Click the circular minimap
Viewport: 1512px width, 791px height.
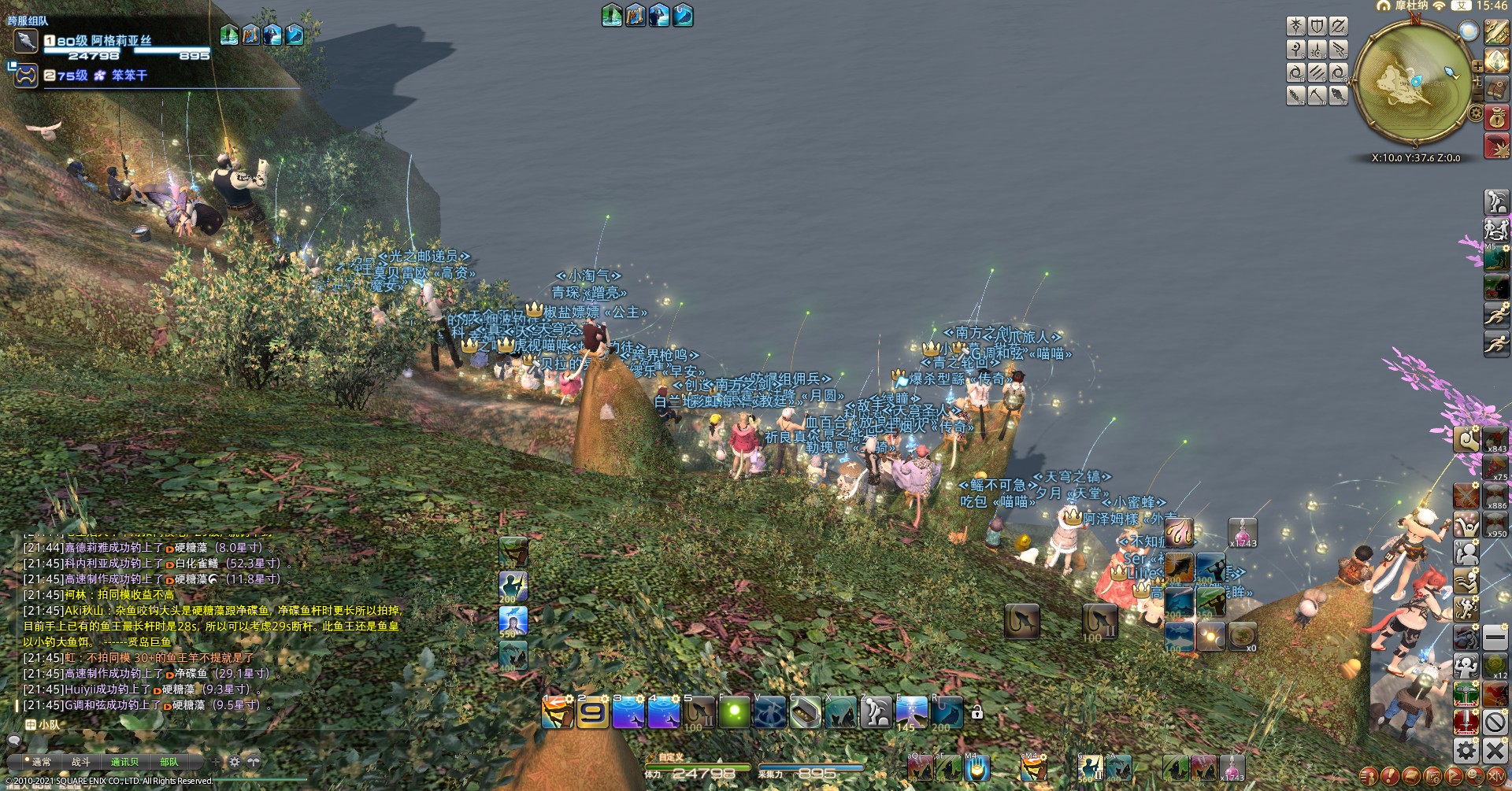click(x=1414, y=82)
